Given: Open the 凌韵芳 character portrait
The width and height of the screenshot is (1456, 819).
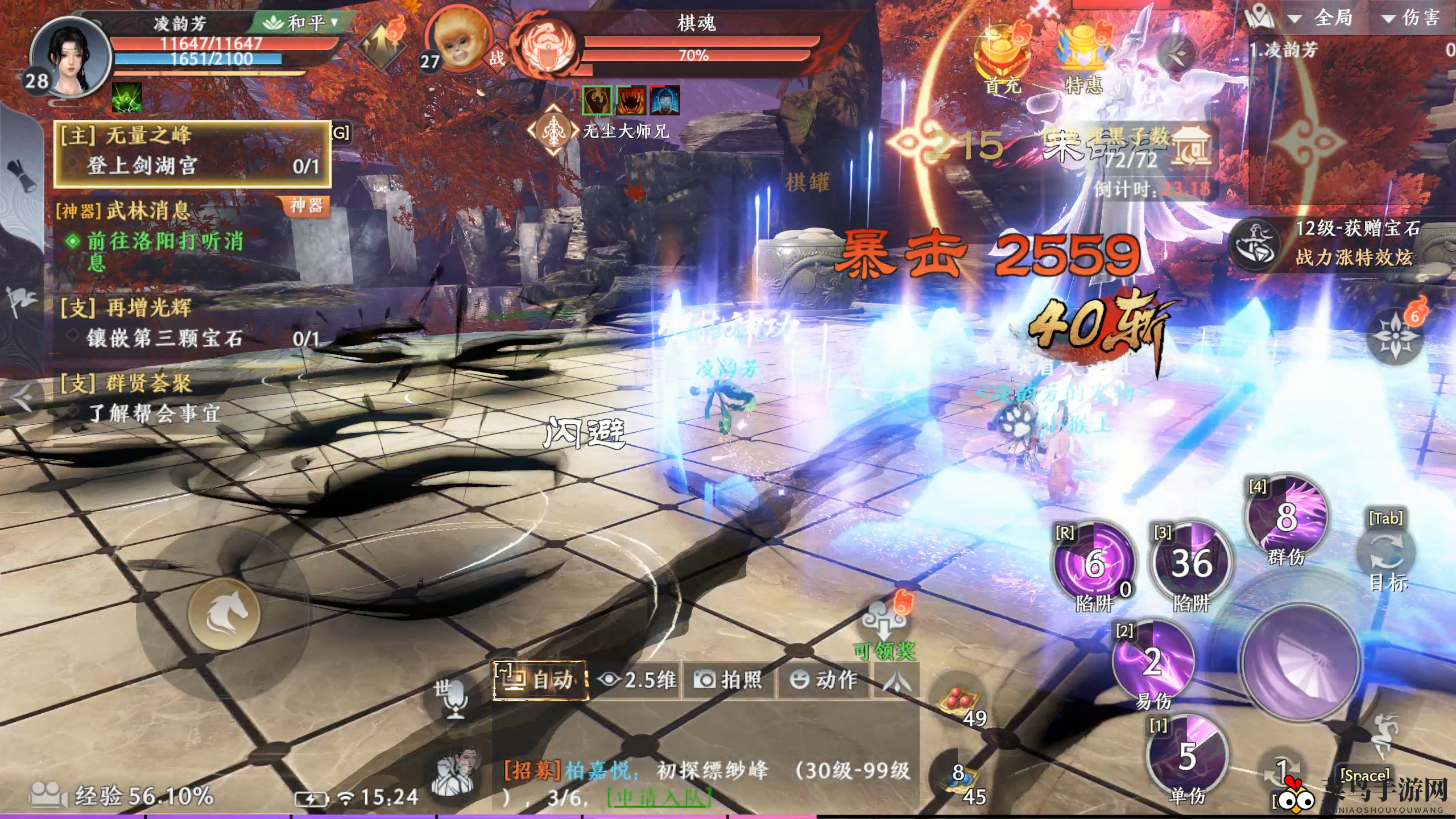Looking at the screenshot, I should click(x=69, y=56).
